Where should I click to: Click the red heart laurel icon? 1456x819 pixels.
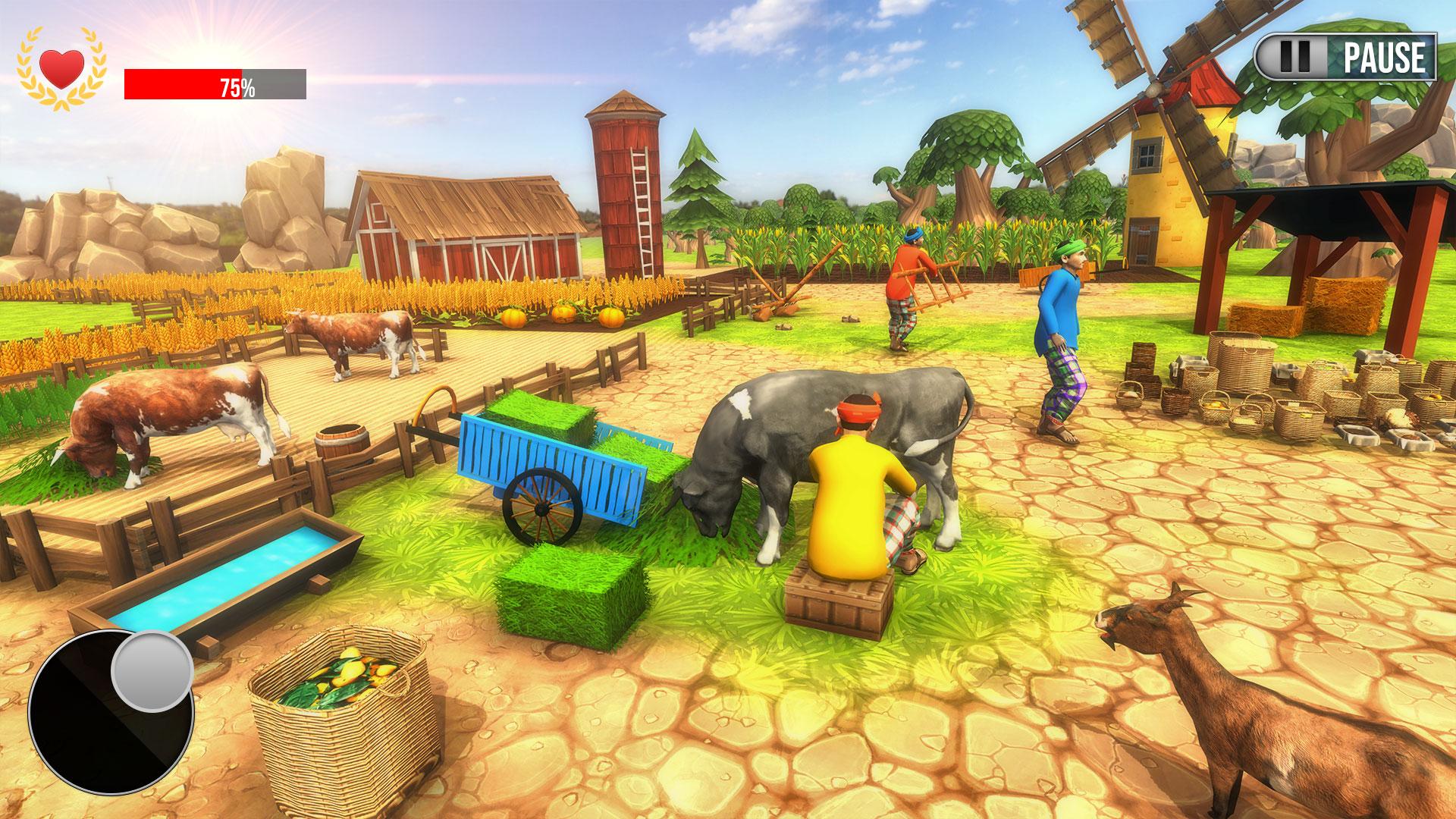click(61, 69)
